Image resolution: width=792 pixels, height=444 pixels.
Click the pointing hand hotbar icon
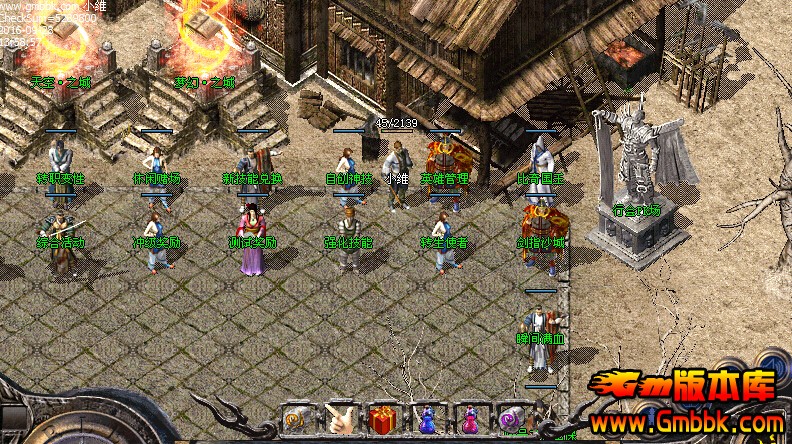[x=340, y=419]
